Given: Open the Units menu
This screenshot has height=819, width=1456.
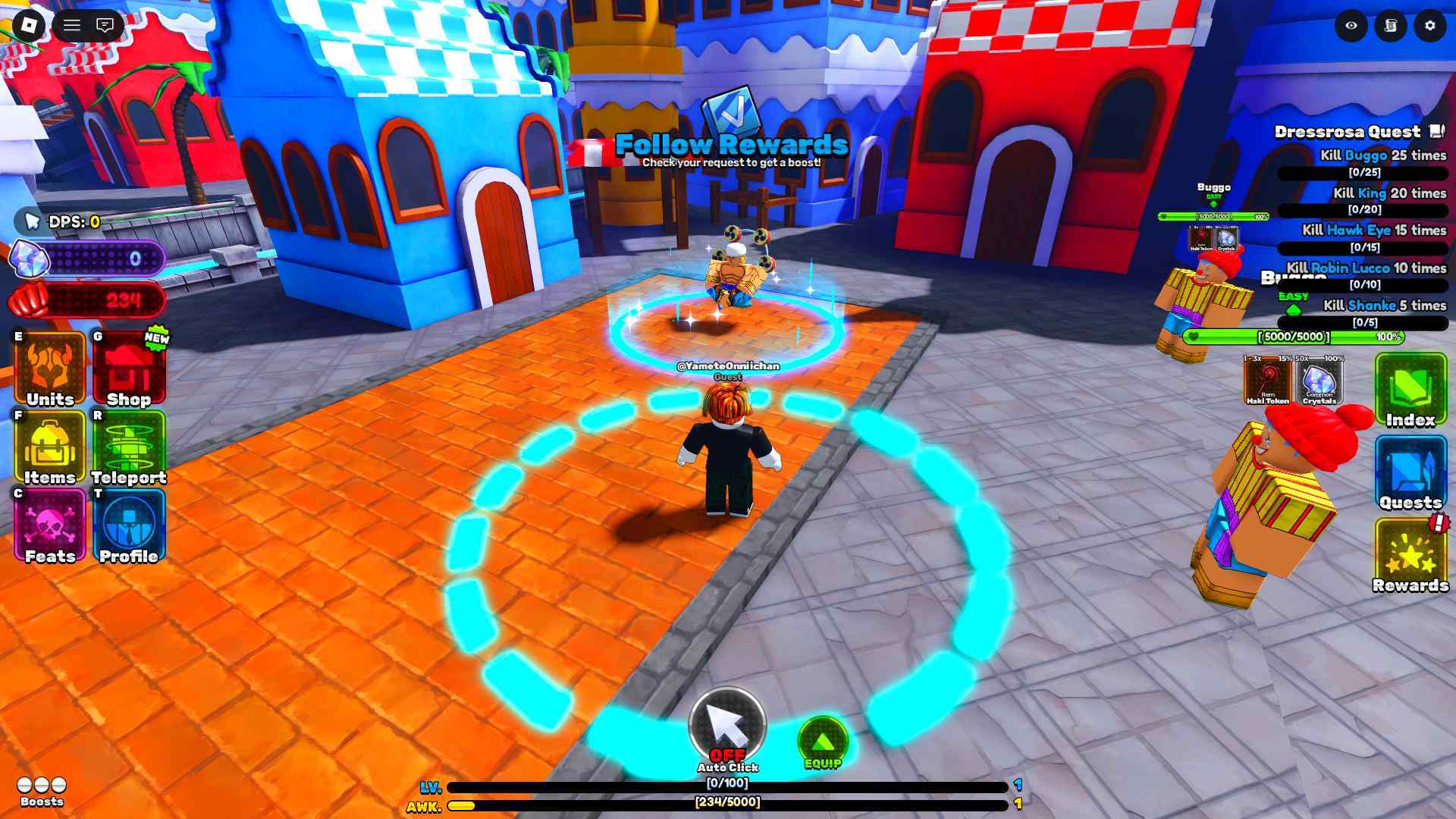Looking at the screenshot, I should (50, 369).
